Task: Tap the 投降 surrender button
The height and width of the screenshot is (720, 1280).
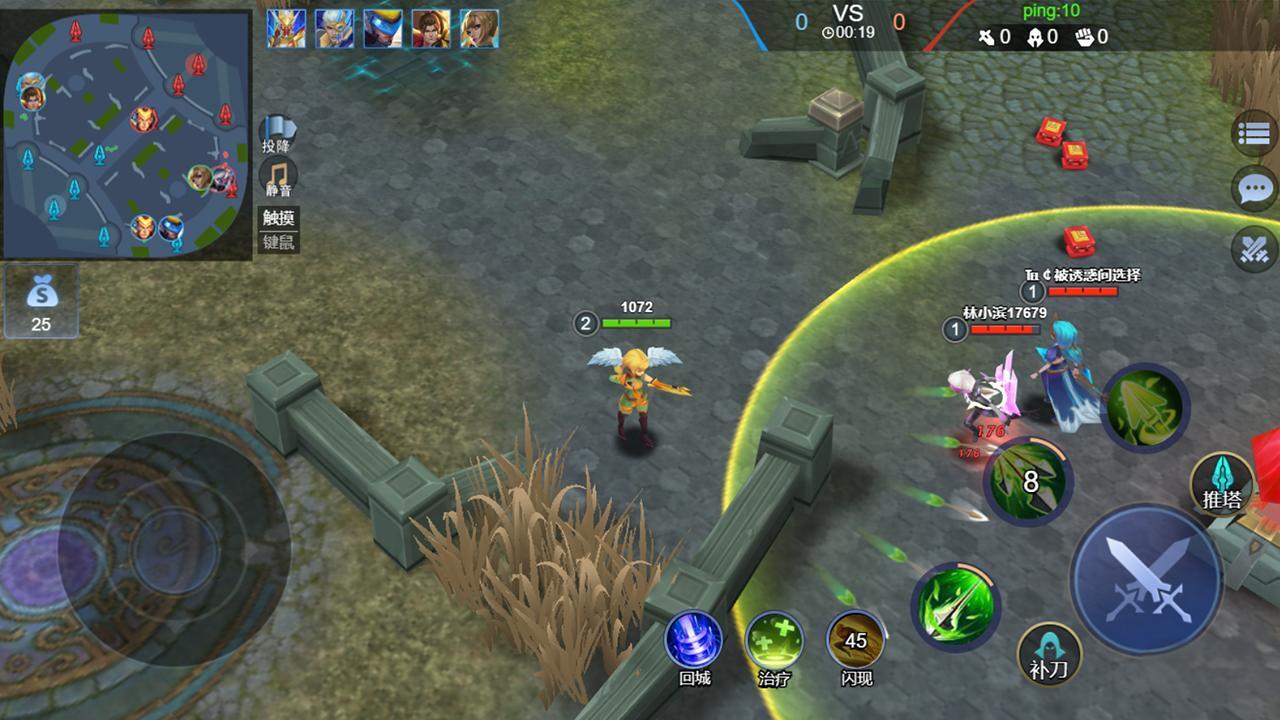Action: coord(278,134)
